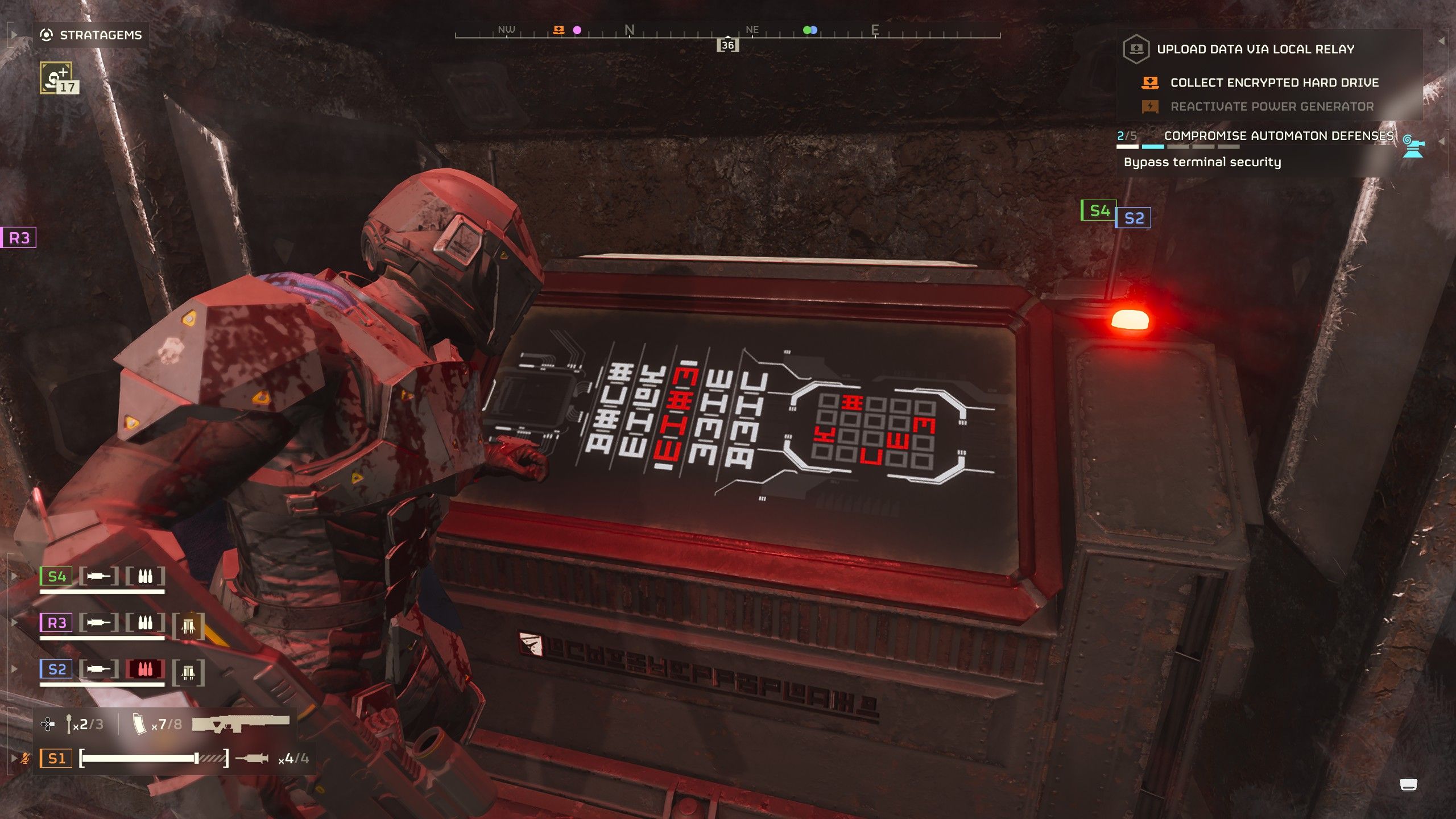Open the Stratagems menu icon

pyautogui.click(x=47, y=35)
